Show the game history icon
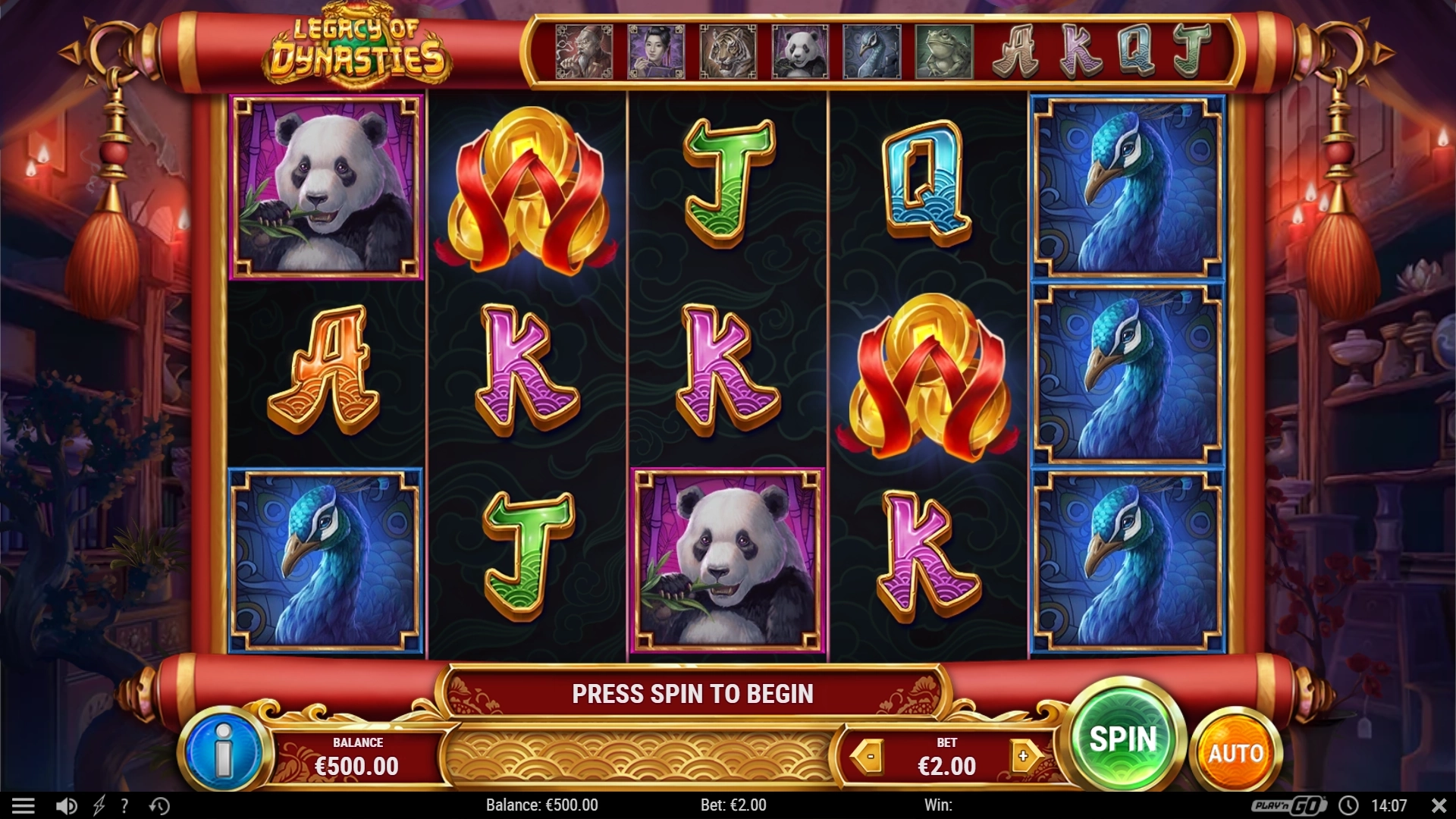 [159, 805]
